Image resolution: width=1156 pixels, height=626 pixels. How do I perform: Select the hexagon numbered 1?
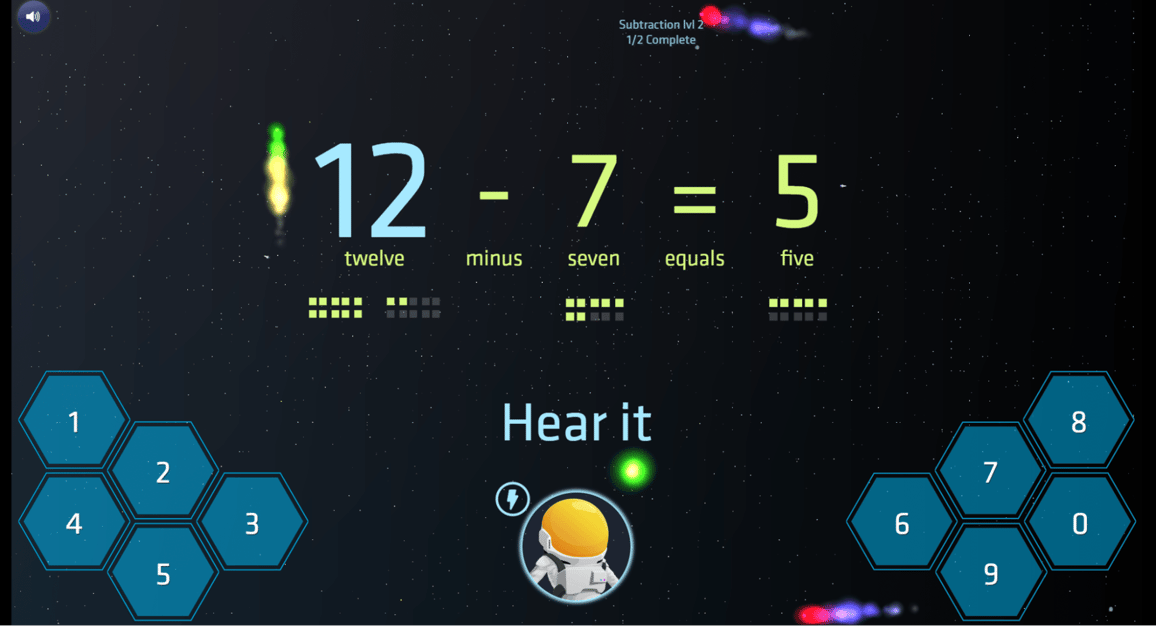[x=74, y=421]
